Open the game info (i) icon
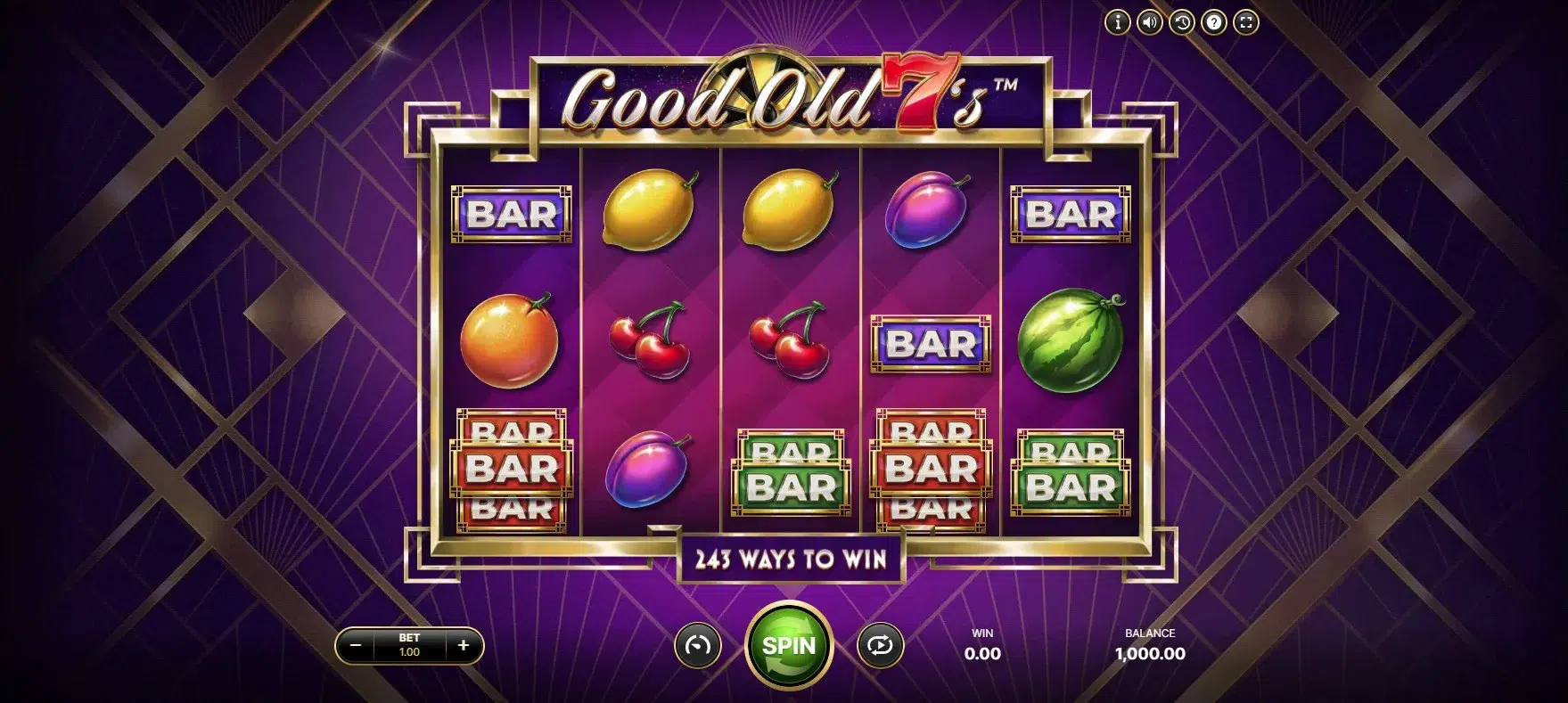The image size is (1568, 703). point(1117,22)
